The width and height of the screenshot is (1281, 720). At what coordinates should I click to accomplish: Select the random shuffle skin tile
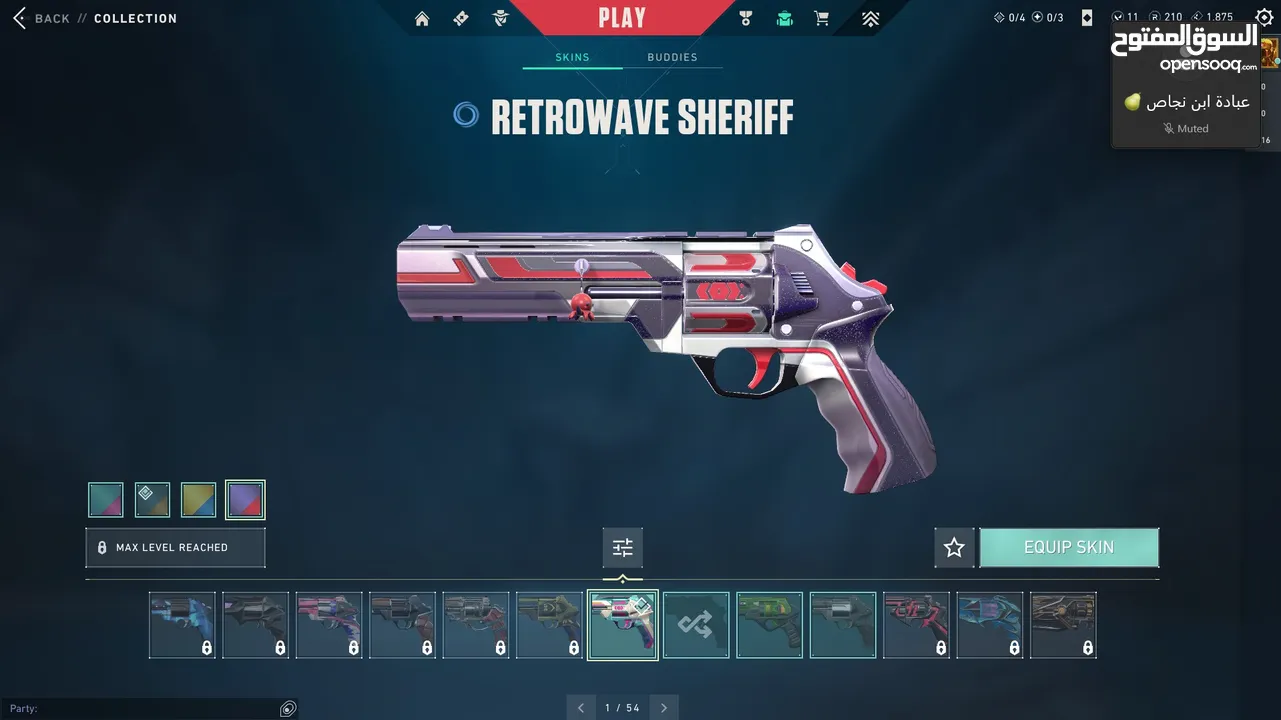tap(696, 625)
